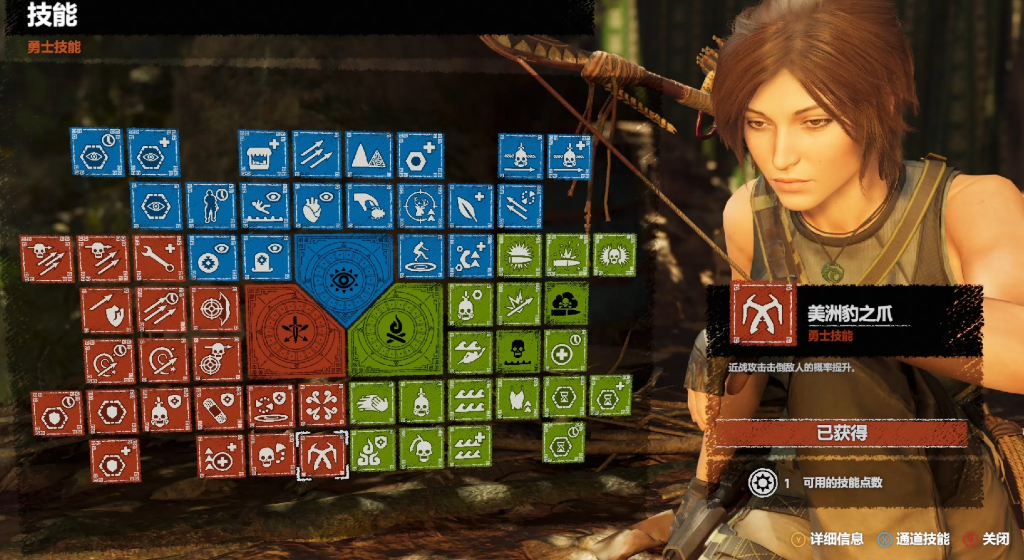Select the blue pyramid skill tile
Screen dimensions: 1024x560
click(369, 154)
